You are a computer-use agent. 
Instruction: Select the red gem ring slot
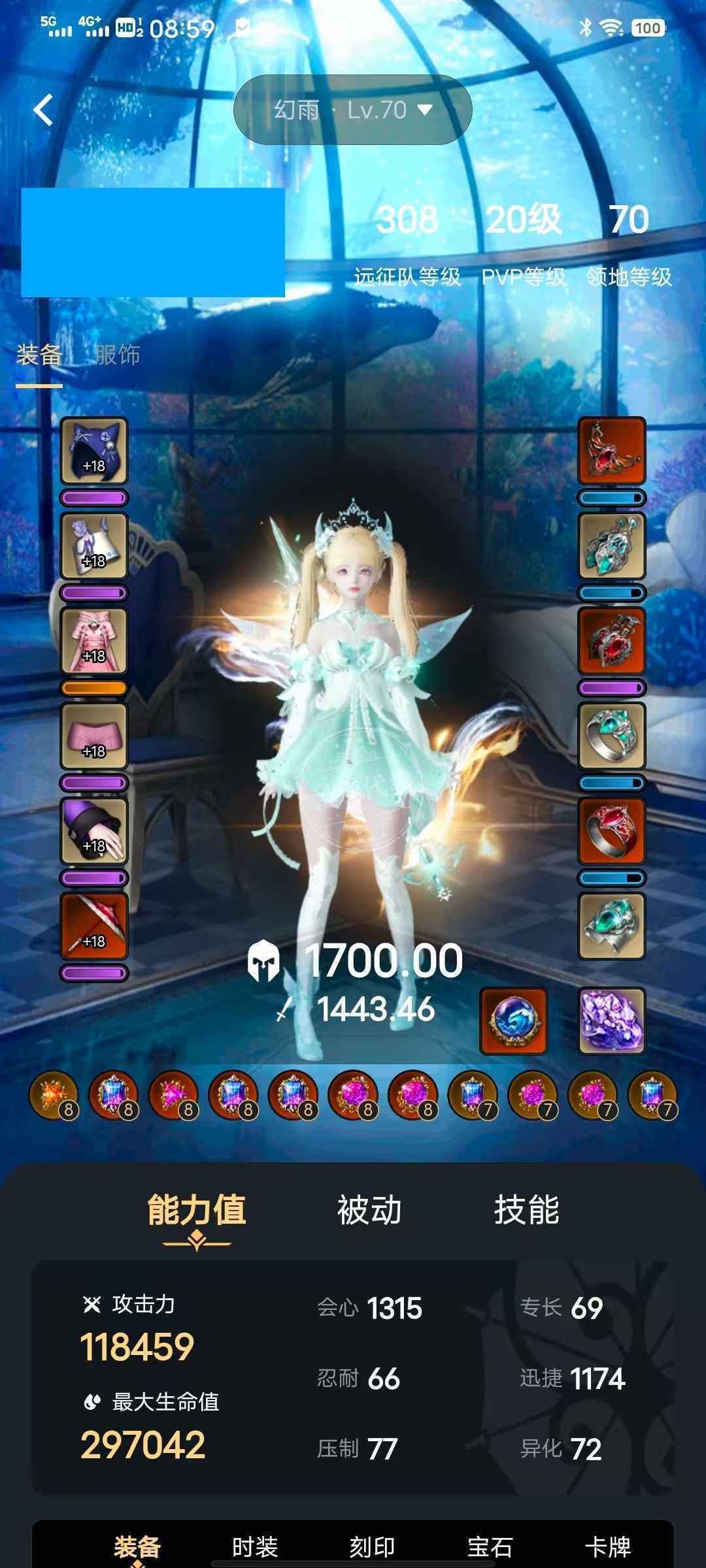(x=612, y=831)
